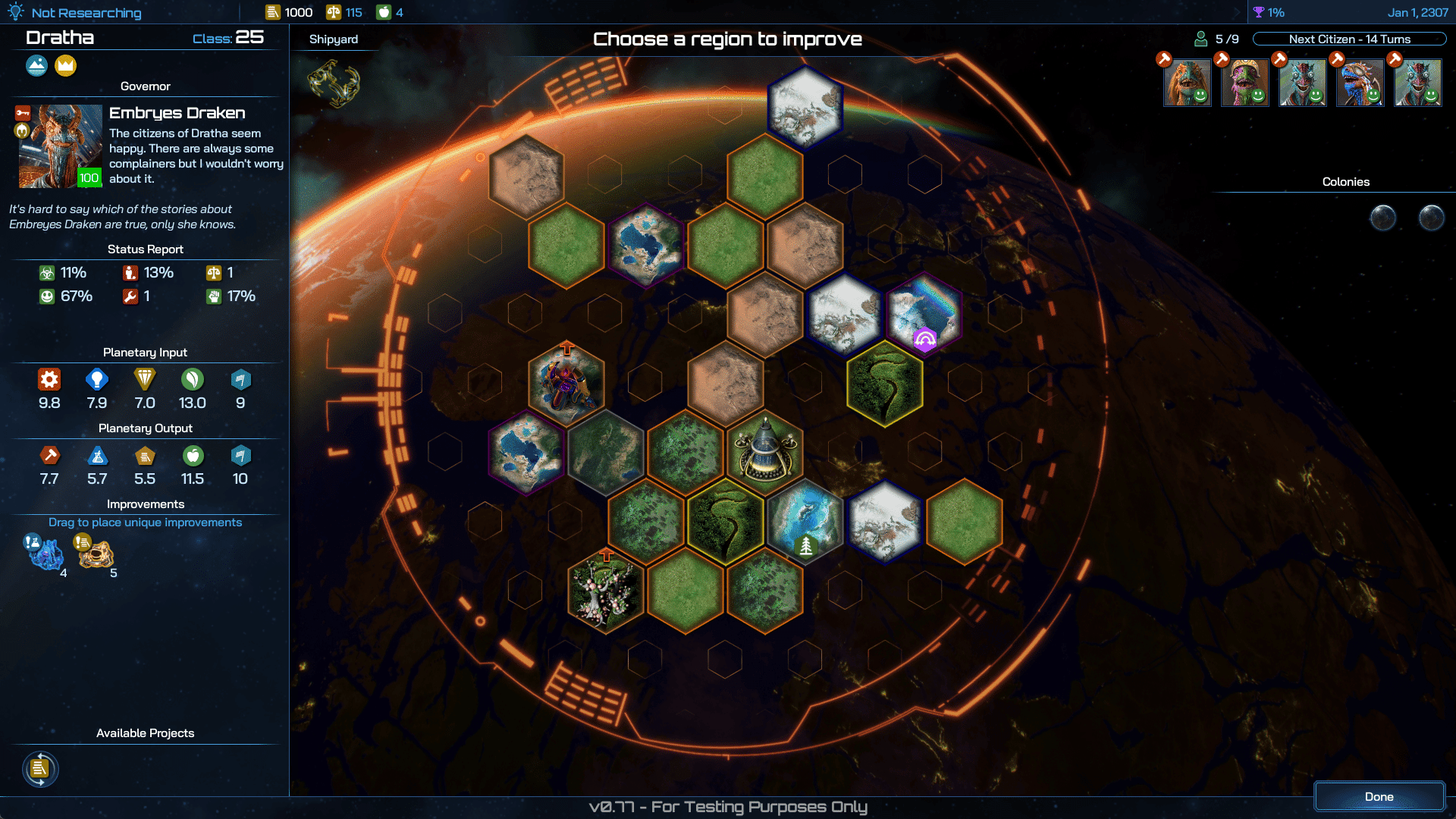Image resolution: width=1456 pixels, height=819 pixels.
Task: Click the smiley approval icon showing 67%
Action: [x=47, y=297]
